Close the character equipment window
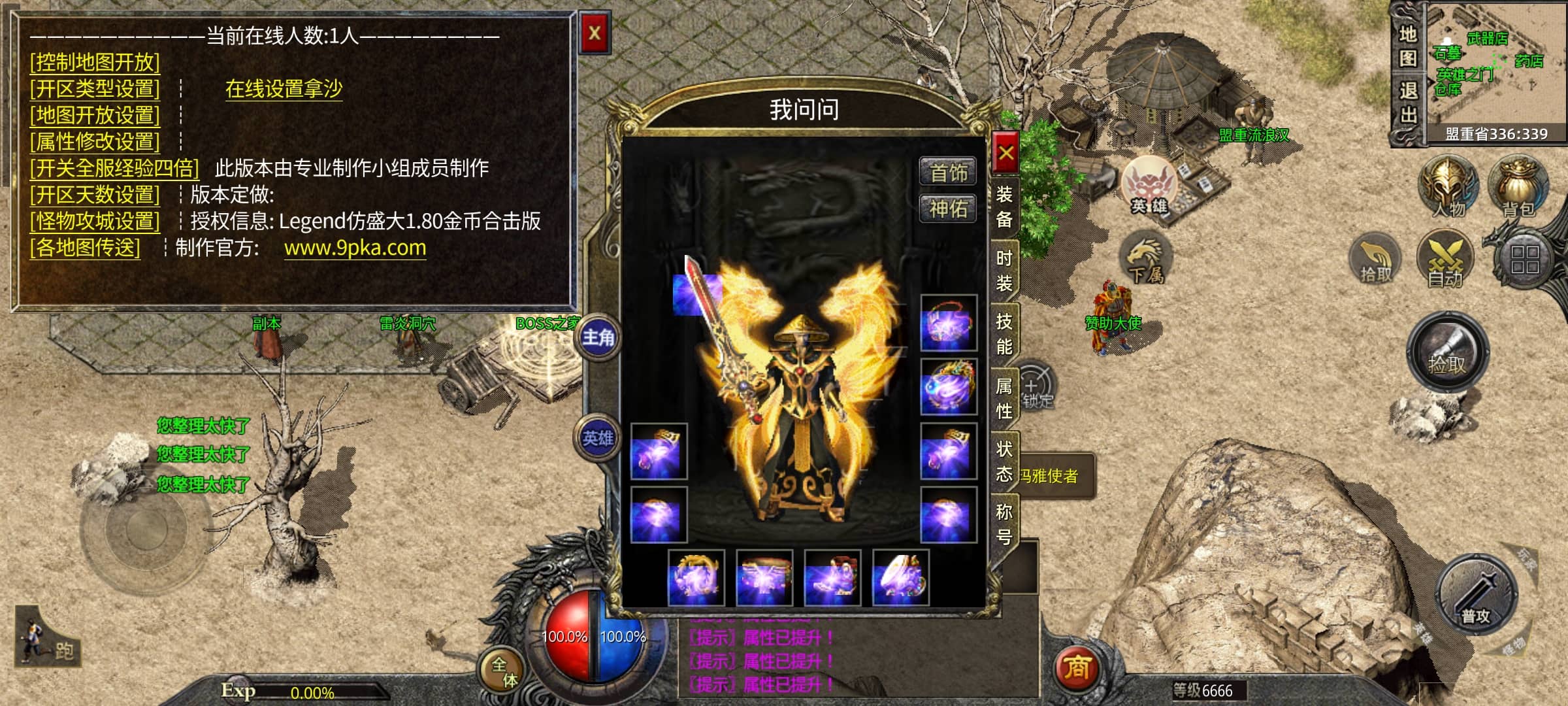This screenshot has height=706, width=1568. 1005,153
